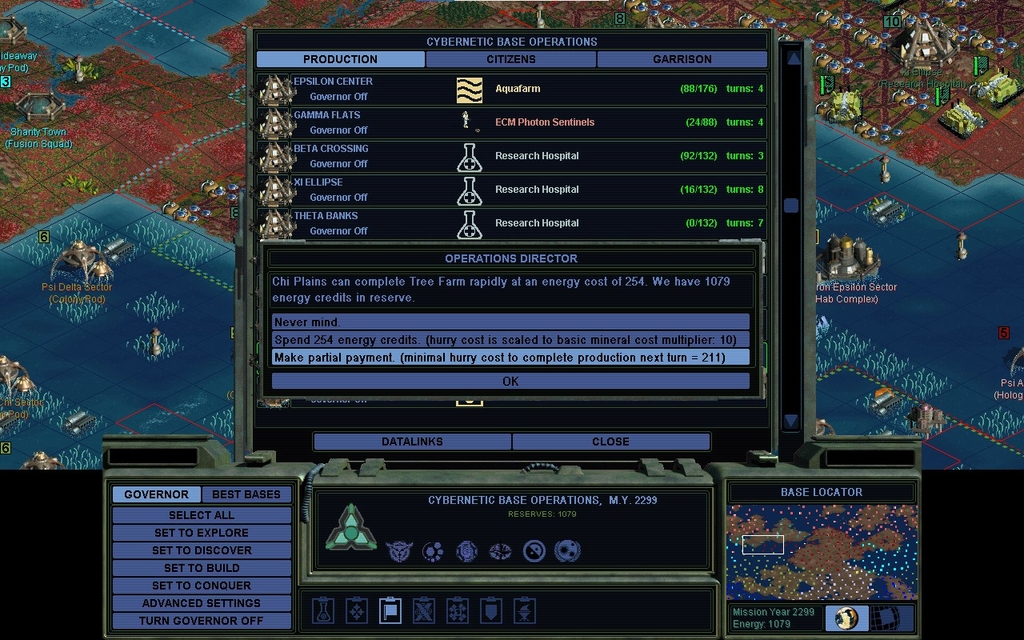Choose 'Make partial payment' option
Image resolution: width=1024 pixels, height=640 pixels.
[510, 357]
